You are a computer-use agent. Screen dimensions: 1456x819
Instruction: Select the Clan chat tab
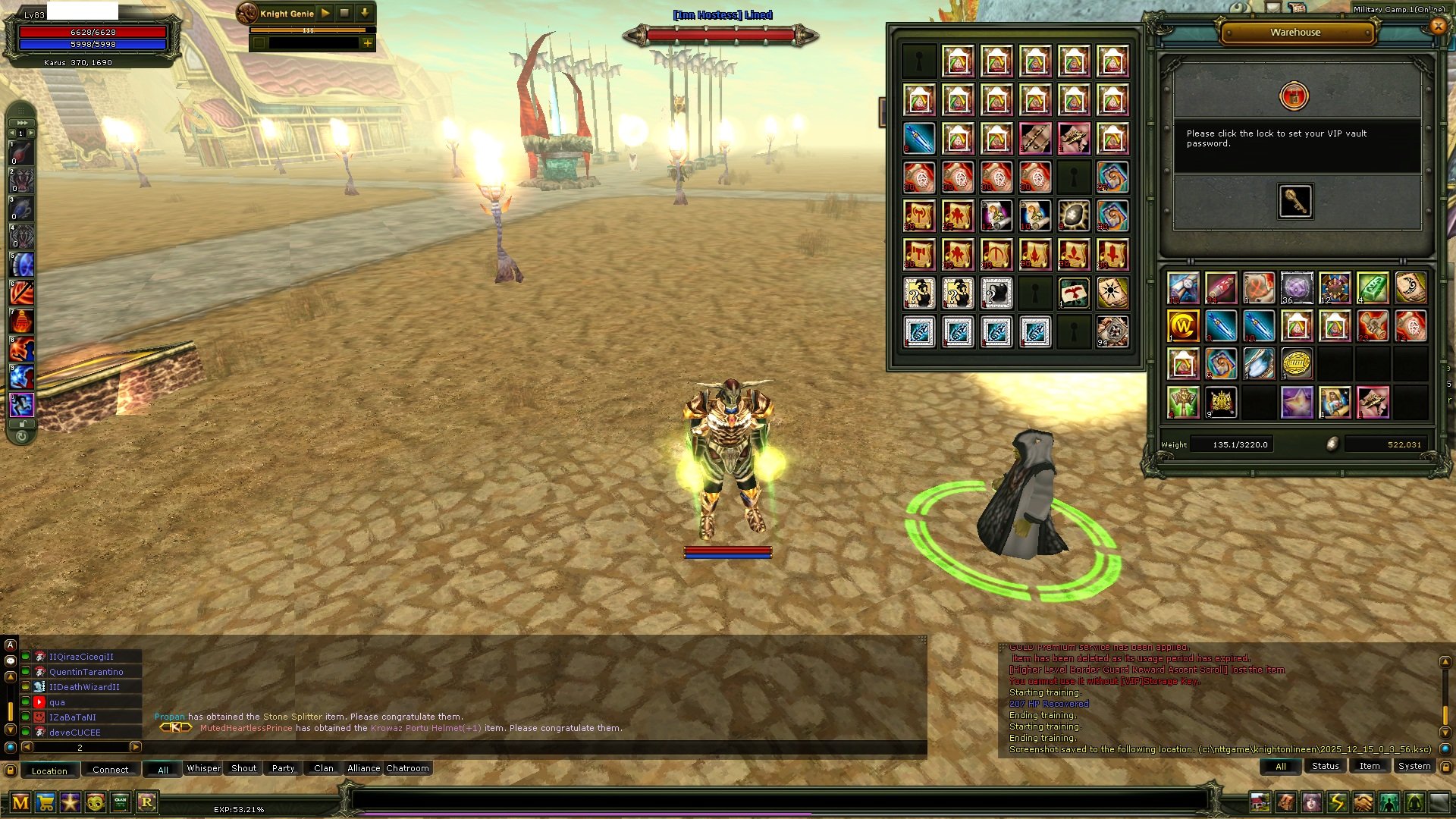click(x=324, y=768)
